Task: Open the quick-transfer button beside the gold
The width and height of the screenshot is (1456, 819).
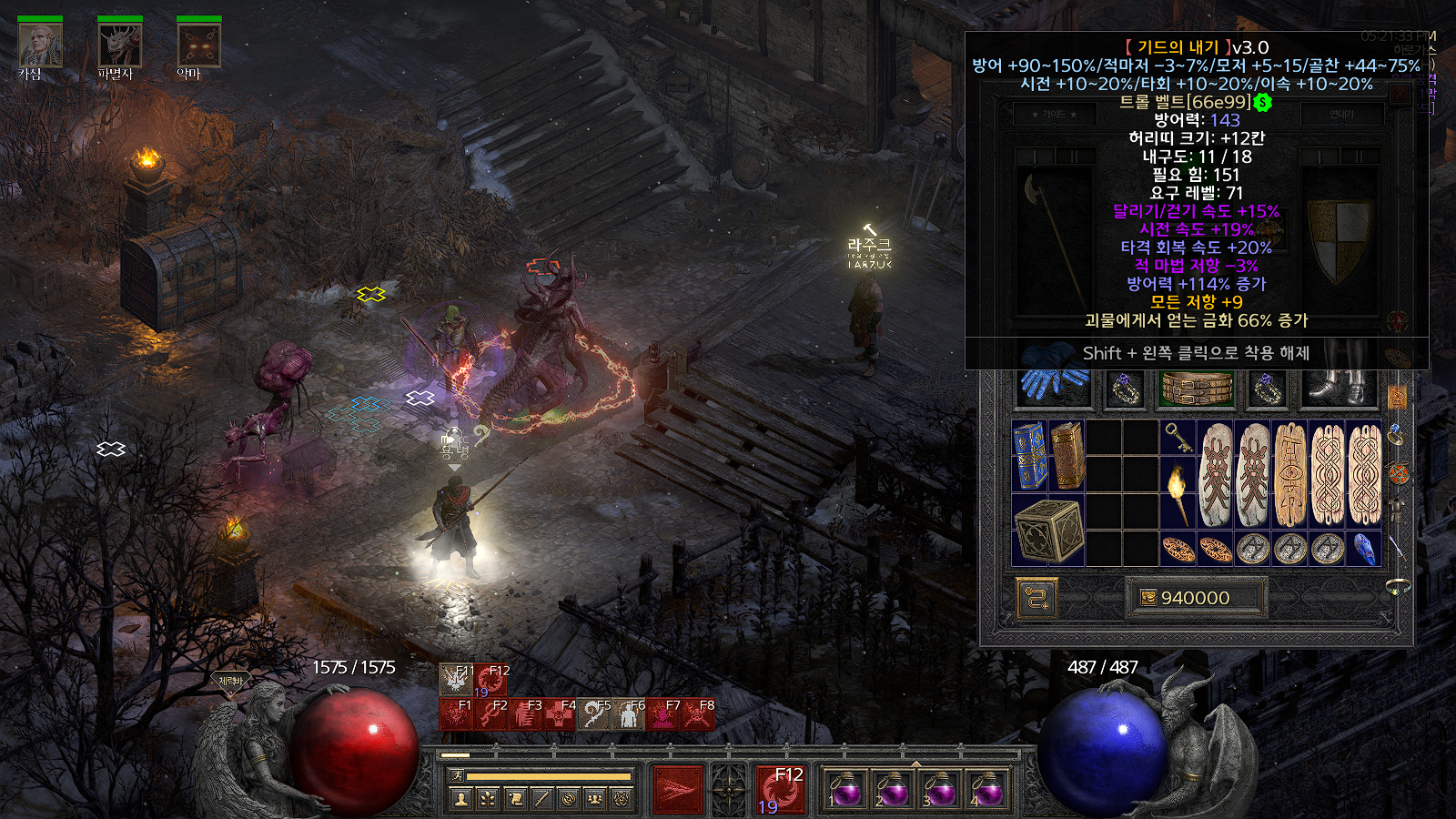Action: (1036, 598)
